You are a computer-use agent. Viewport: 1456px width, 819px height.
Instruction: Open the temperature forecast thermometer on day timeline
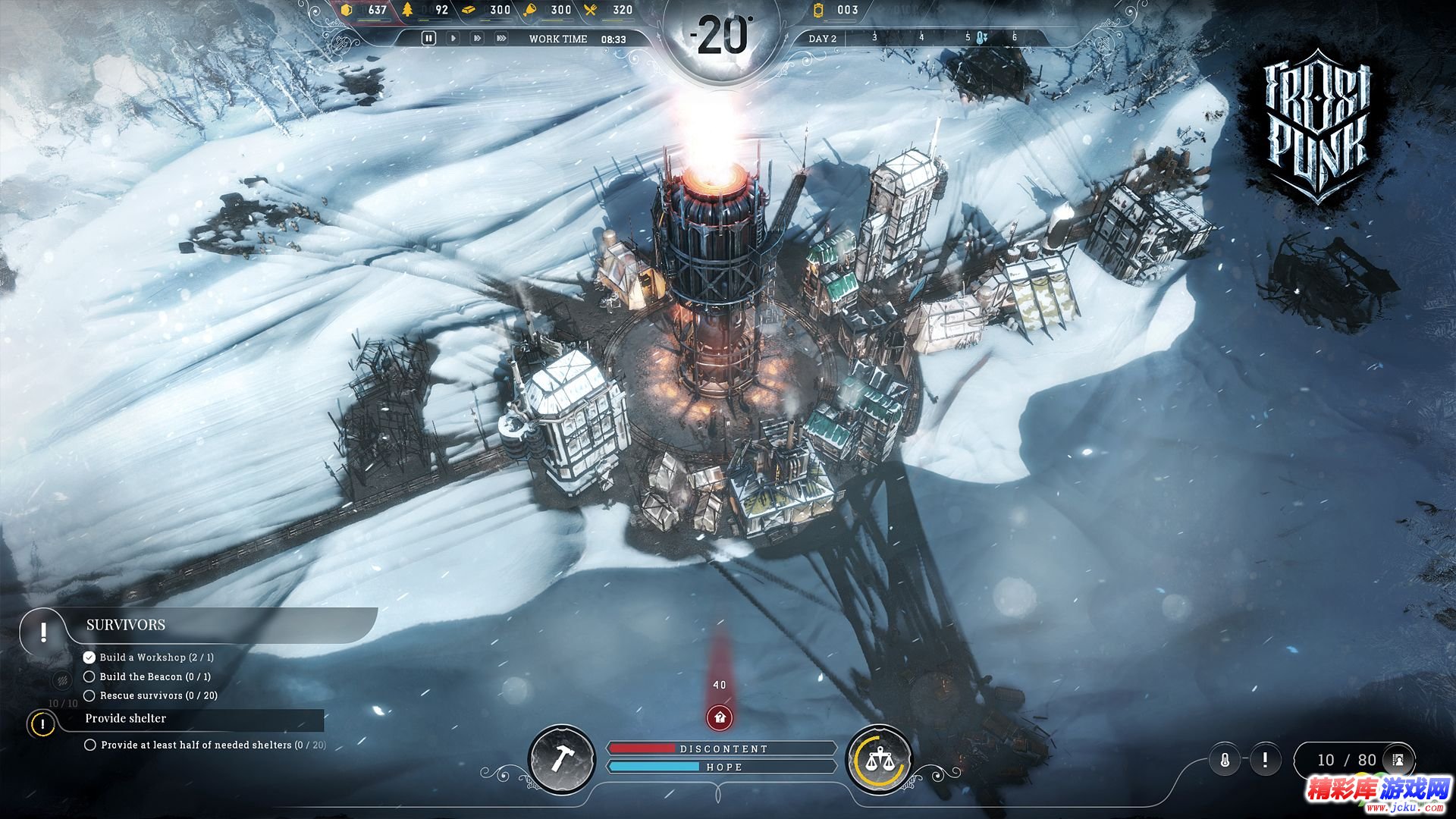click(981, 37)
